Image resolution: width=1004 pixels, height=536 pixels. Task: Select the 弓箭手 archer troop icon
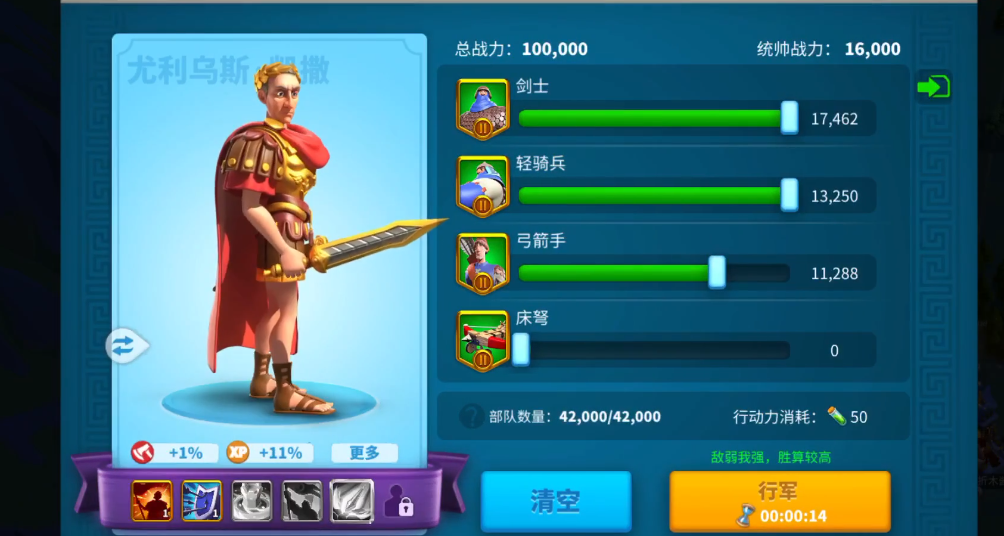[483, 263]
